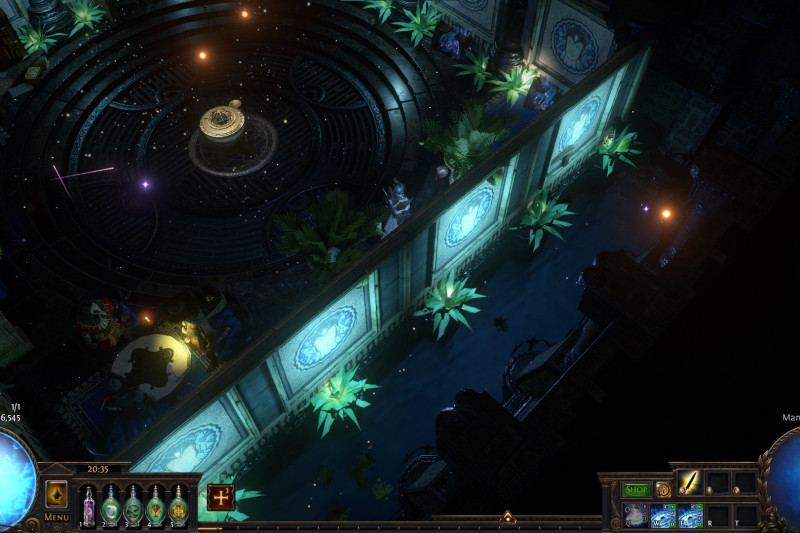Image resolution: width=800 pixels, height=533 pixels.
Task: Activate the blue vortex skill on W
Action: pos(663,514)
